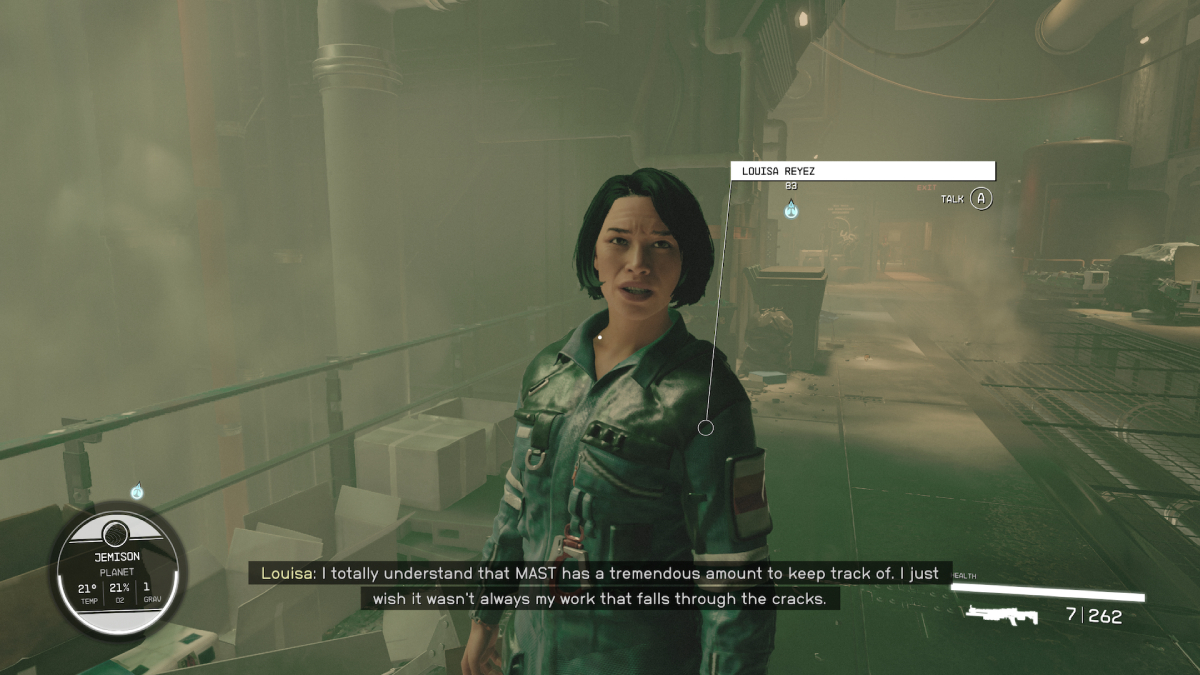Select the Louisa Reyez name plate
1200x675 pixels.
tap(862, 171)
